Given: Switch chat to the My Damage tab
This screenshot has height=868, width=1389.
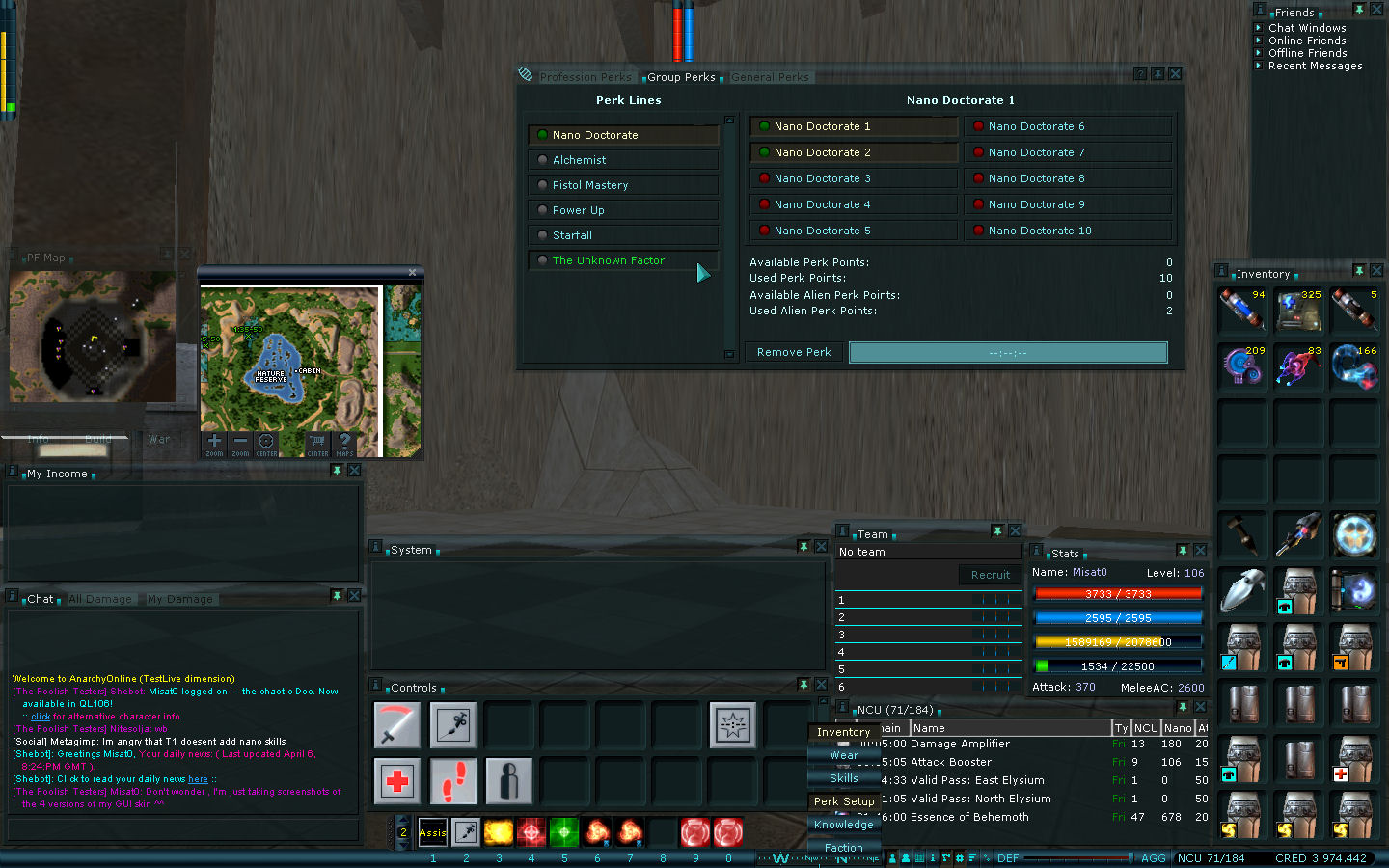Looking at the screenshot, I should point(180,599).
